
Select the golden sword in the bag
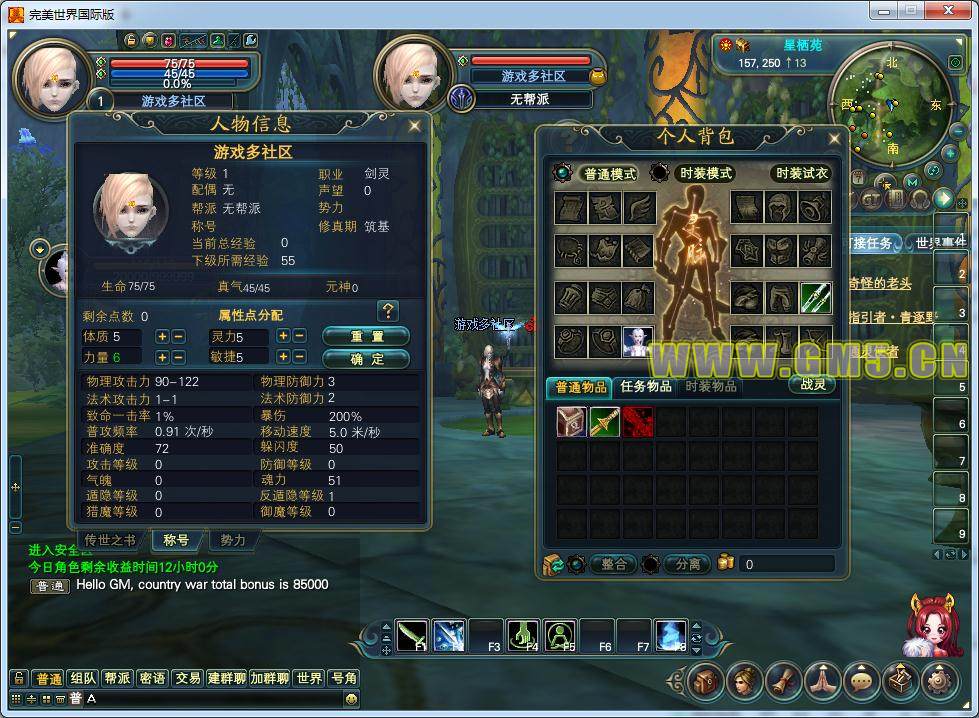(x=604, y=421)
